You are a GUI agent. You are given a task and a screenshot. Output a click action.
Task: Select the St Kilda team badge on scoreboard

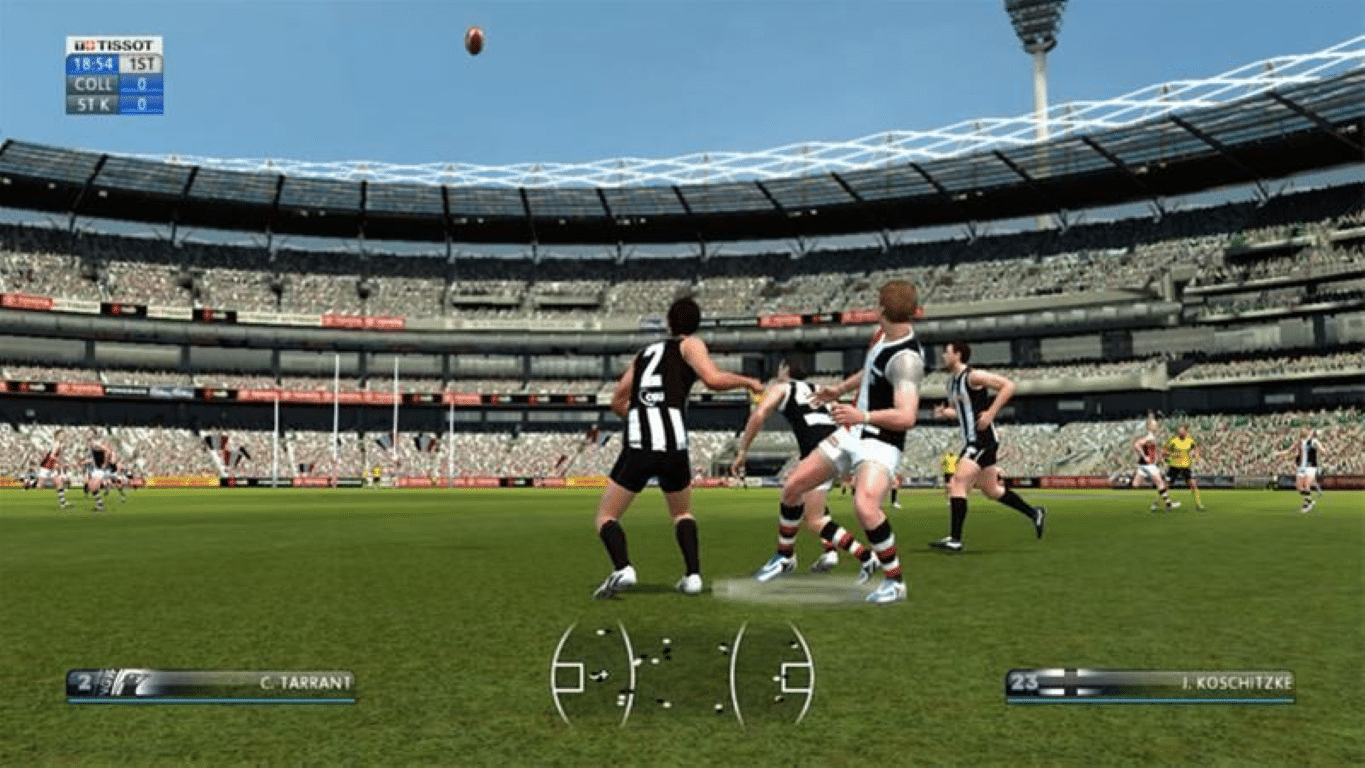pos(93,103)
